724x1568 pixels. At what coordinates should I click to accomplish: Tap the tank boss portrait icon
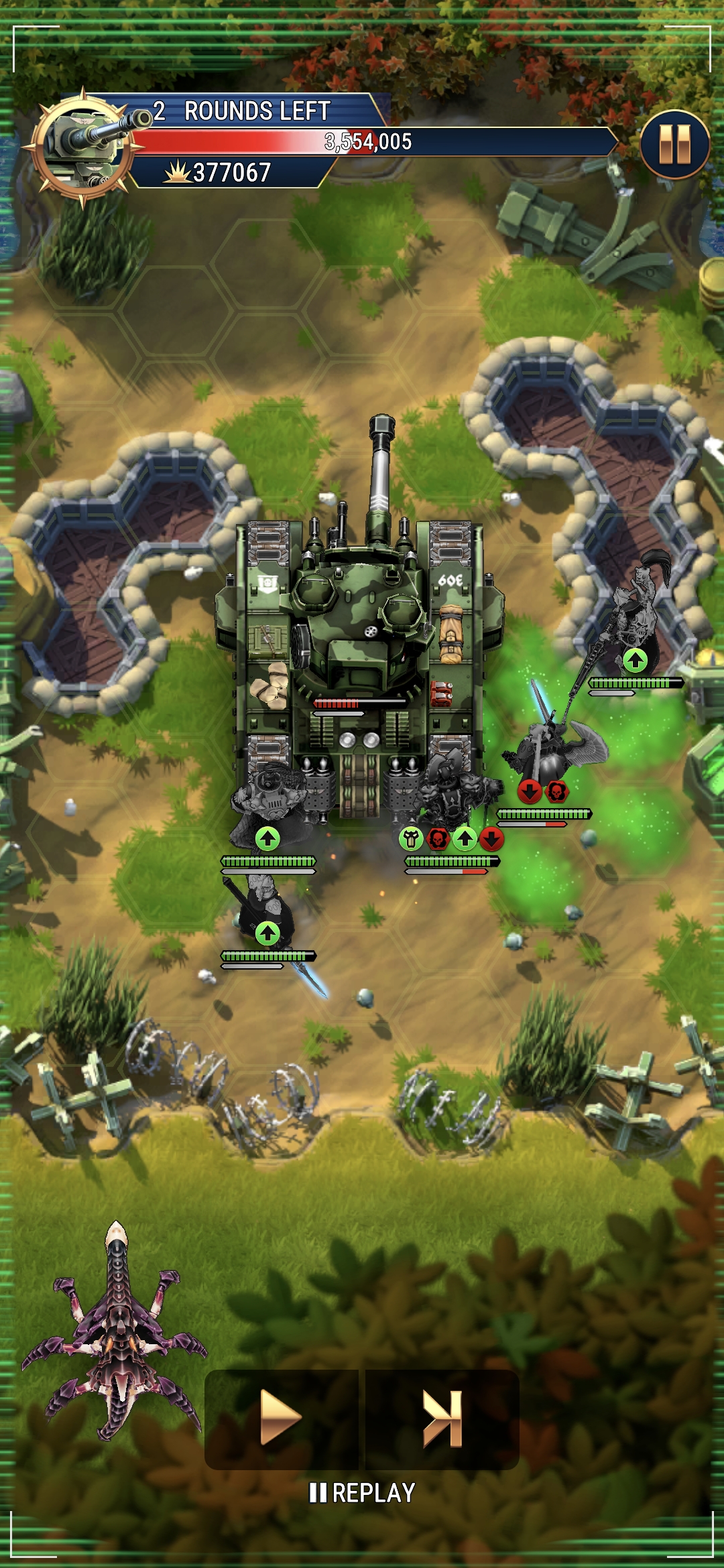pyautogui.click(x=84, y=147)
